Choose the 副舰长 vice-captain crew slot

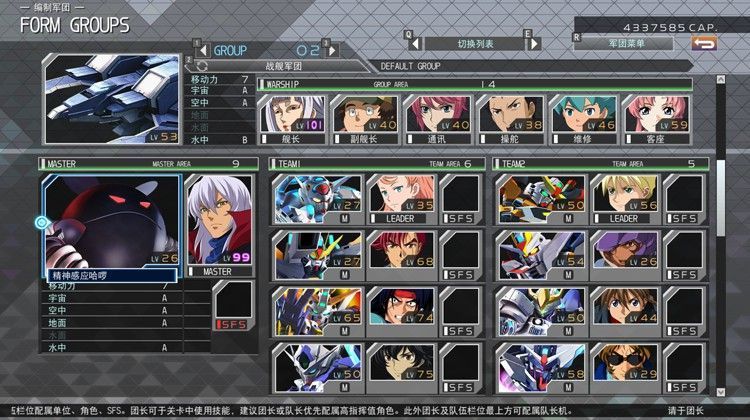coord(364,121)
